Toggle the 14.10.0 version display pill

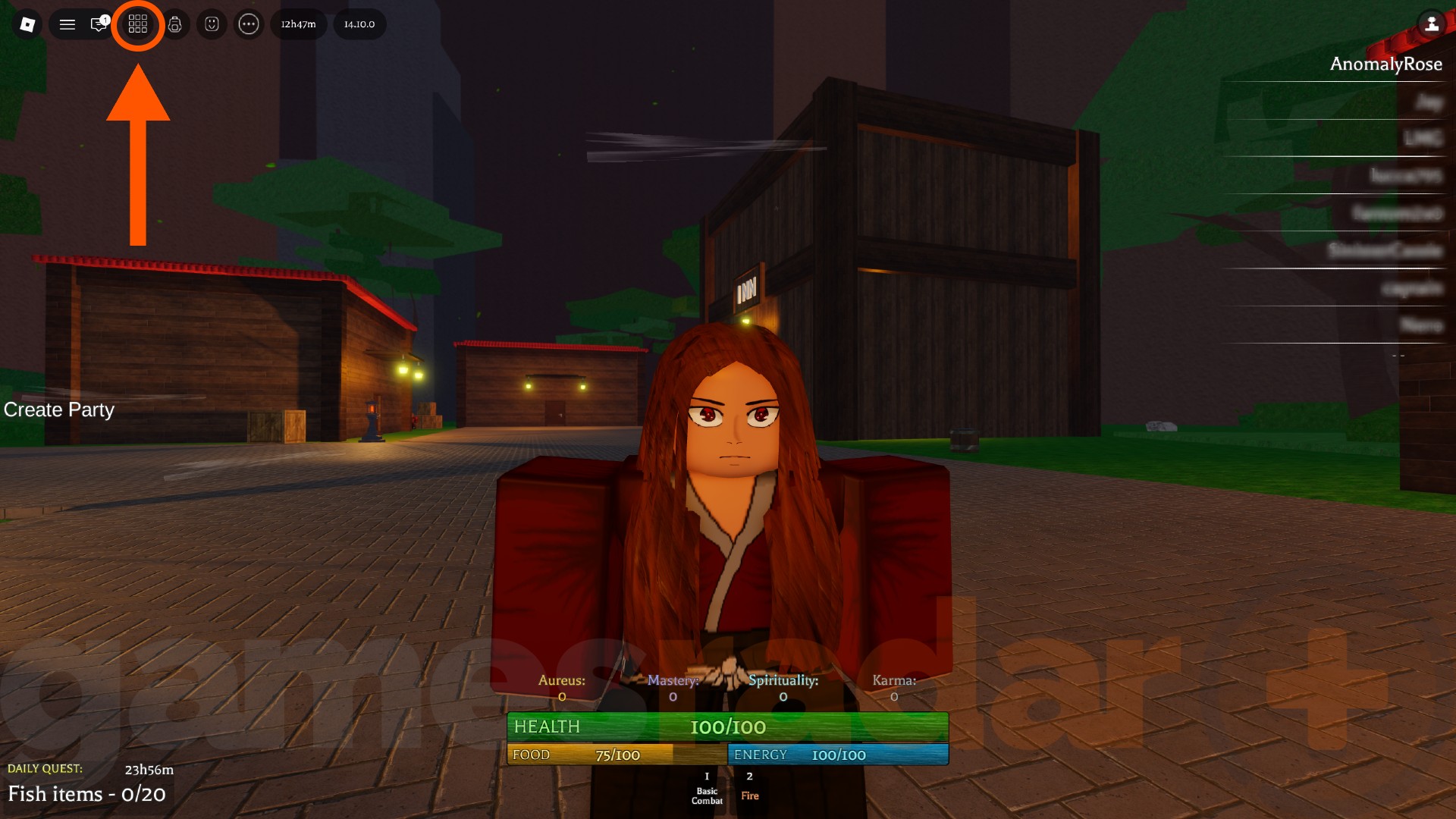[x=359, y=24]
